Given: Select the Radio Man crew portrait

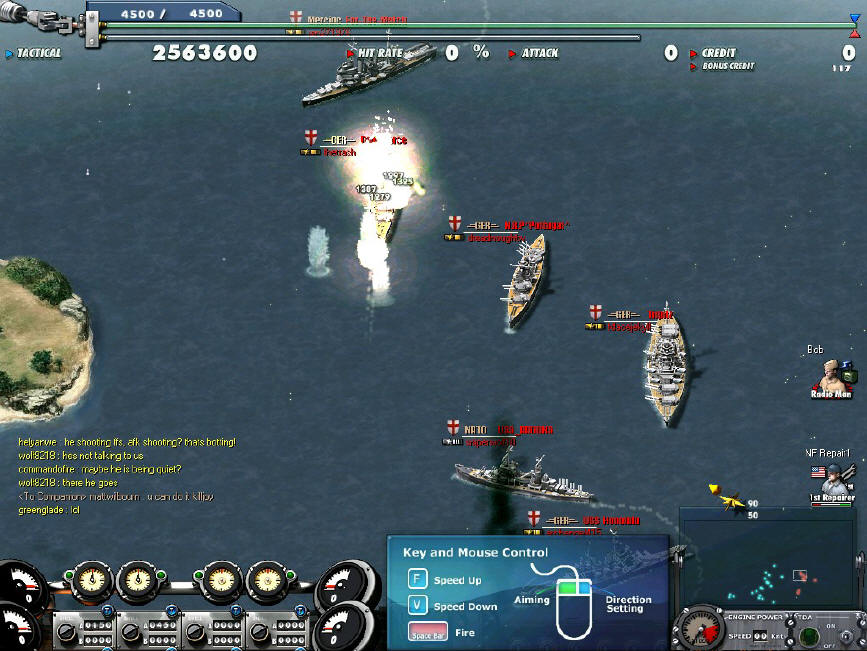Looking at the screenshot, I should click(x=831, y=376).
